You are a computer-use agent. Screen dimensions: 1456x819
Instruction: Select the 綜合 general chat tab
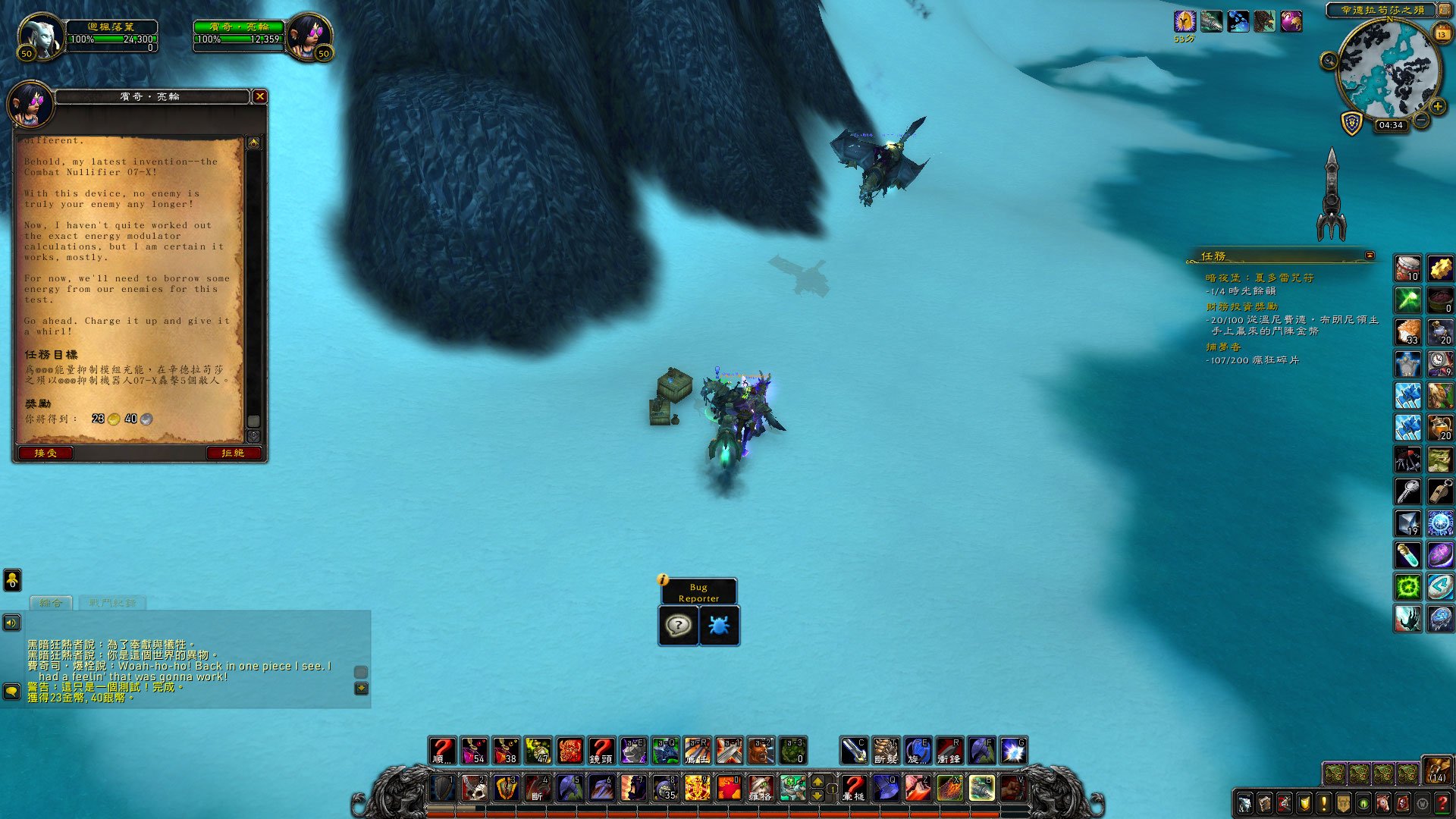(x=51, y=603)
